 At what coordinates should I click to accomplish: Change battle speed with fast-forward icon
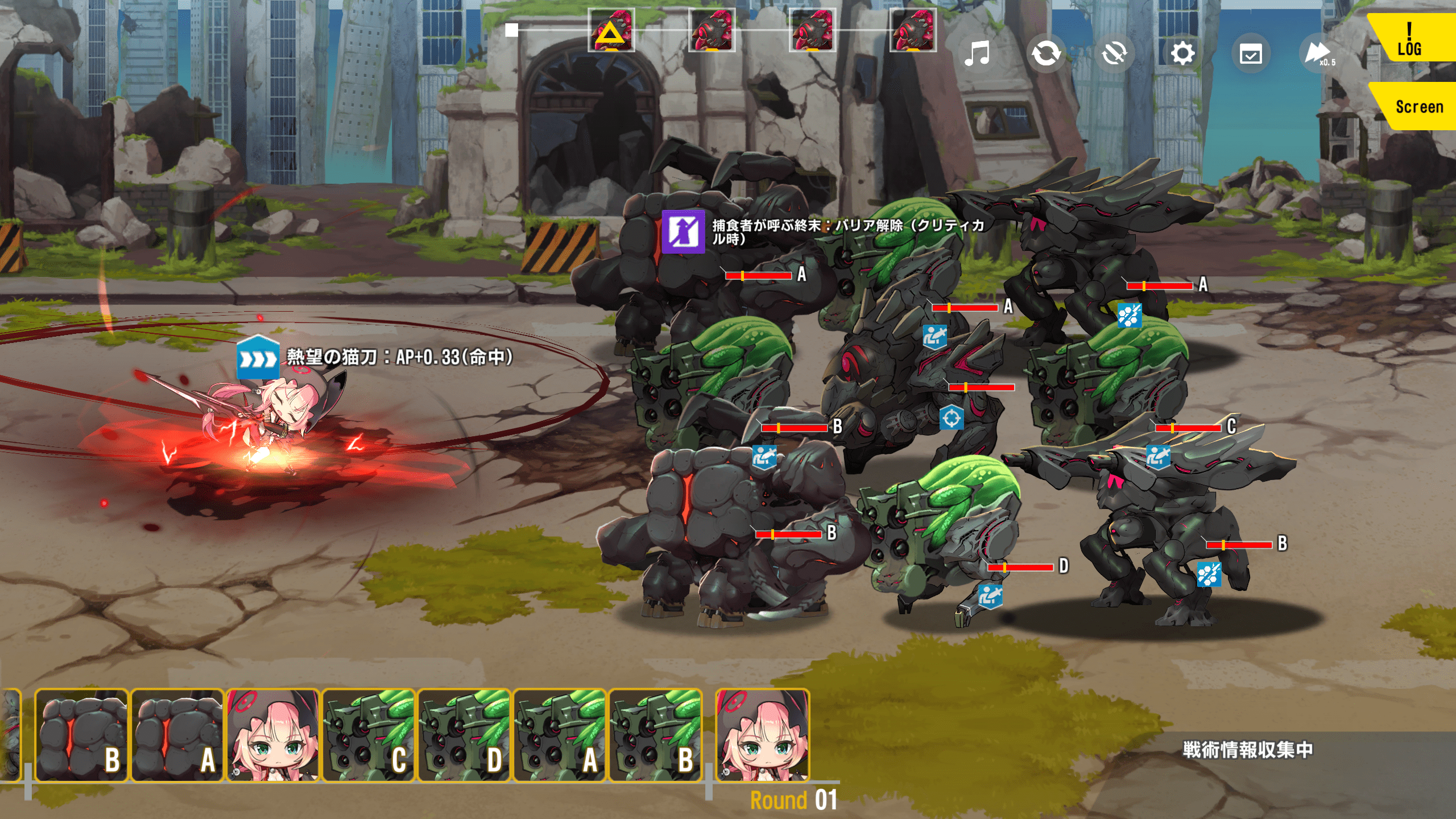(x=1318, y=54)
